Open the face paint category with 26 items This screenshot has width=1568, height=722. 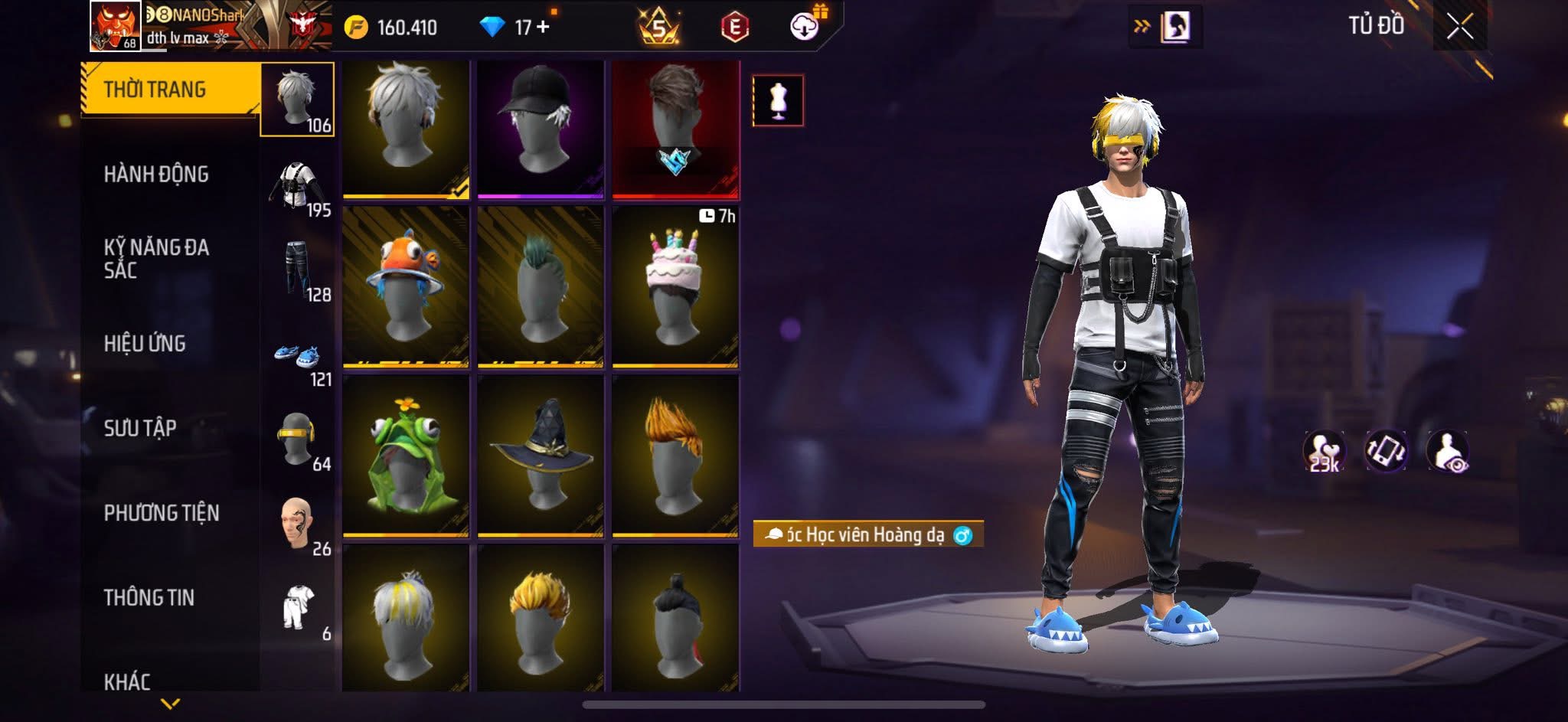pyautogui.click(x=298, y=526)
